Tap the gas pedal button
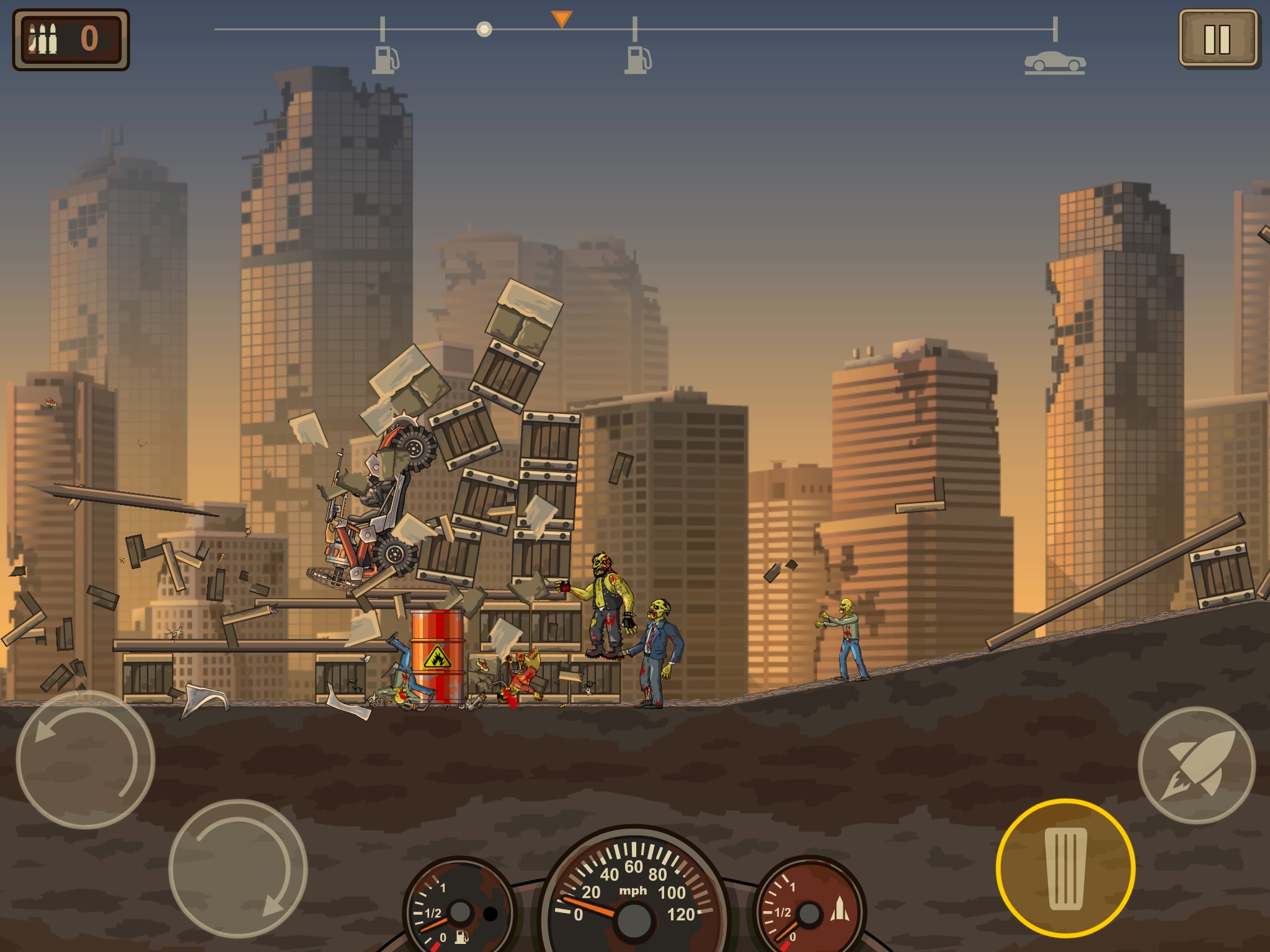Screen dimensions: 1270x952 point(1065,868)
